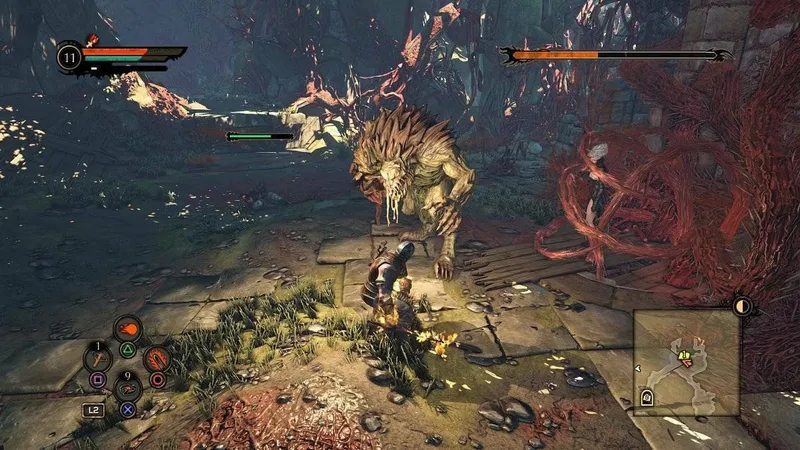Click the half-moon day-night icon above the minimap
Viewport: 800px width, 450px height.
(x=742, y=306)
